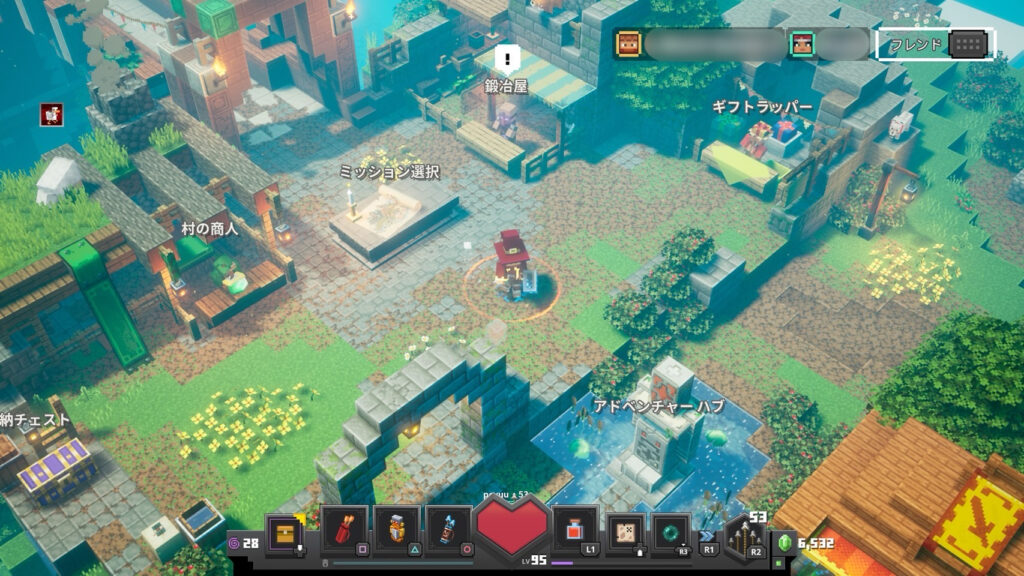The width and height of the screenshot is (1024, 576).
Task: Open the map scroll icon
Action: (x=626, y=531)
